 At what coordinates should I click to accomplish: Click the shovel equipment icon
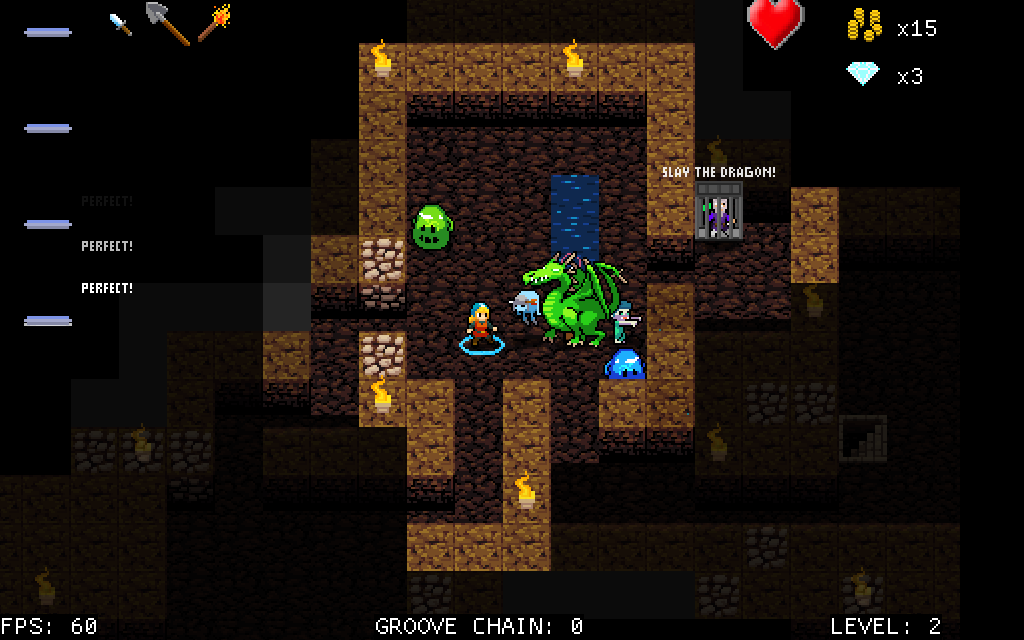(167, 23)
